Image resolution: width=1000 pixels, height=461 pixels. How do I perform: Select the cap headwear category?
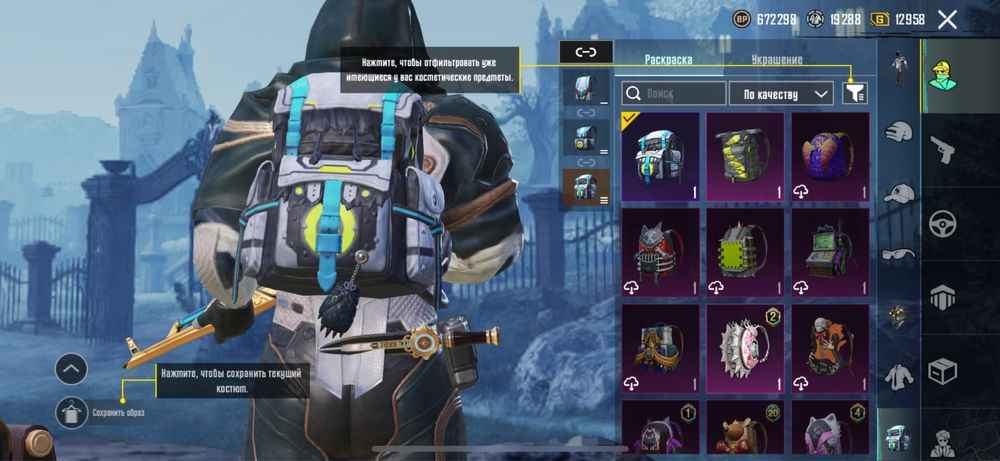point(900,193)
